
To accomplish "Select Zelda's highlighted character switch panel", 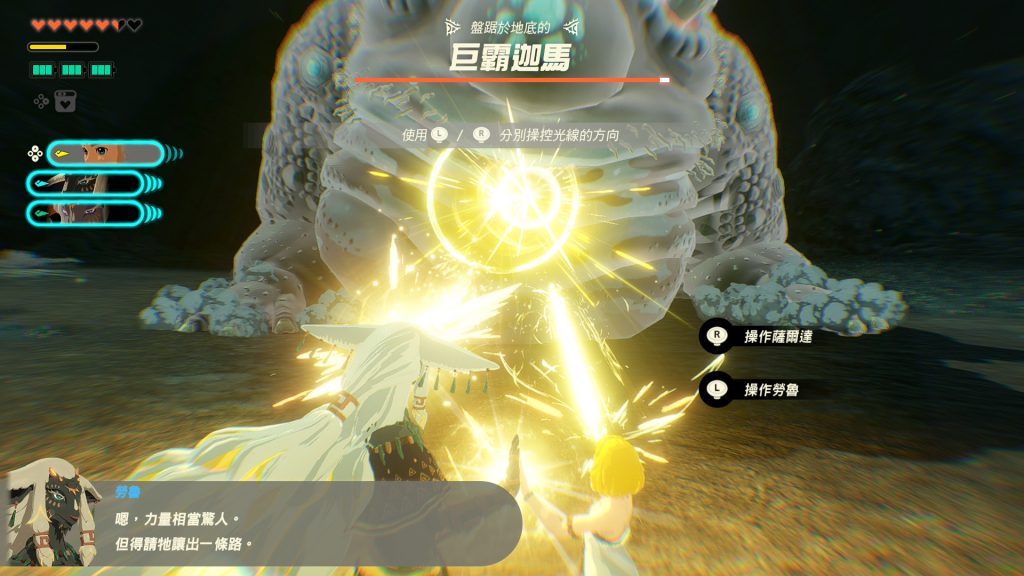I will [x=104, y=153].
